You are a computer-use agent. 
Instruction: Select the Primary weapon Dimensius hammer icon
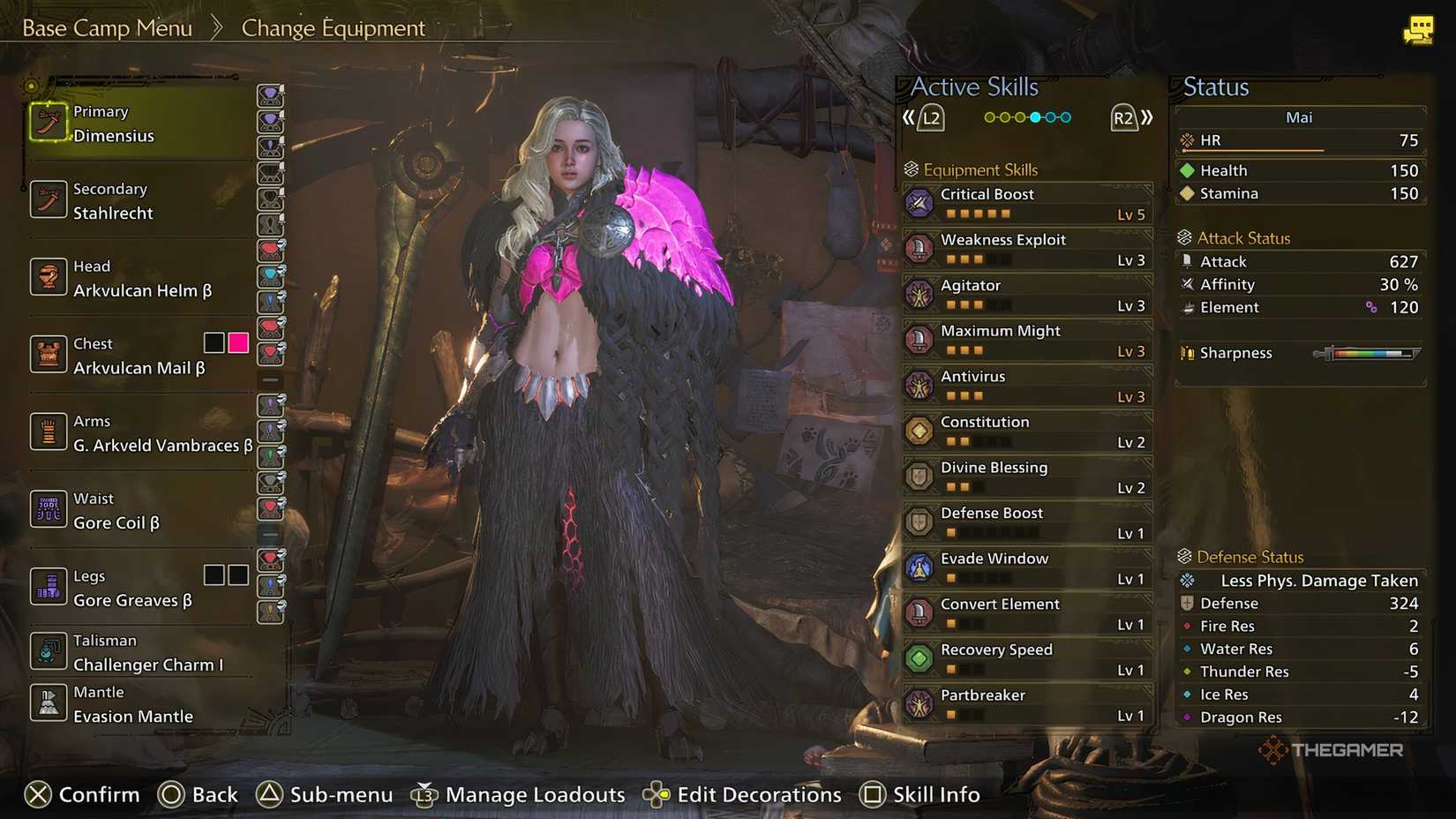49,123
